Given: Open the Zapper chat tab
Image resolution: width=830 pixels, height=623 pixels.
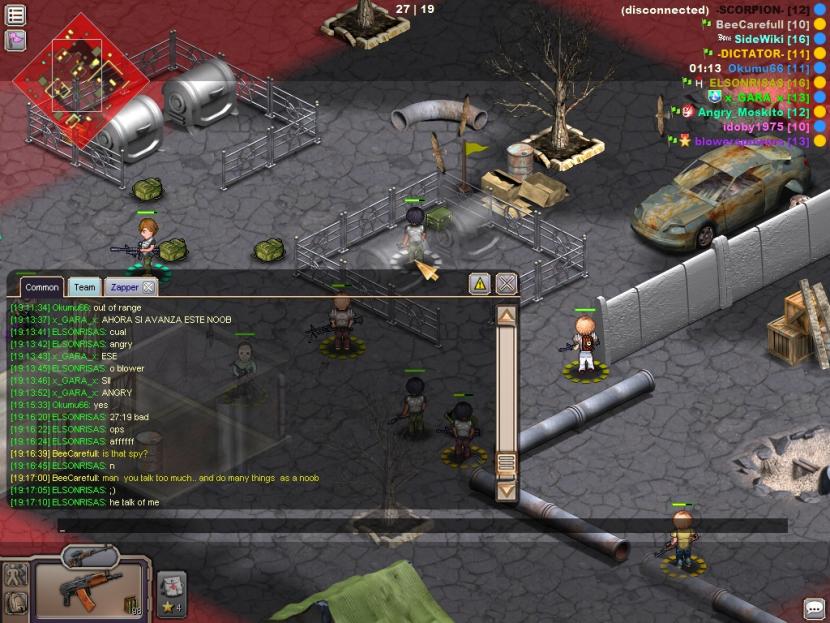Looking at the screenshot, I should pyautogui.click(x=124, y=287).
